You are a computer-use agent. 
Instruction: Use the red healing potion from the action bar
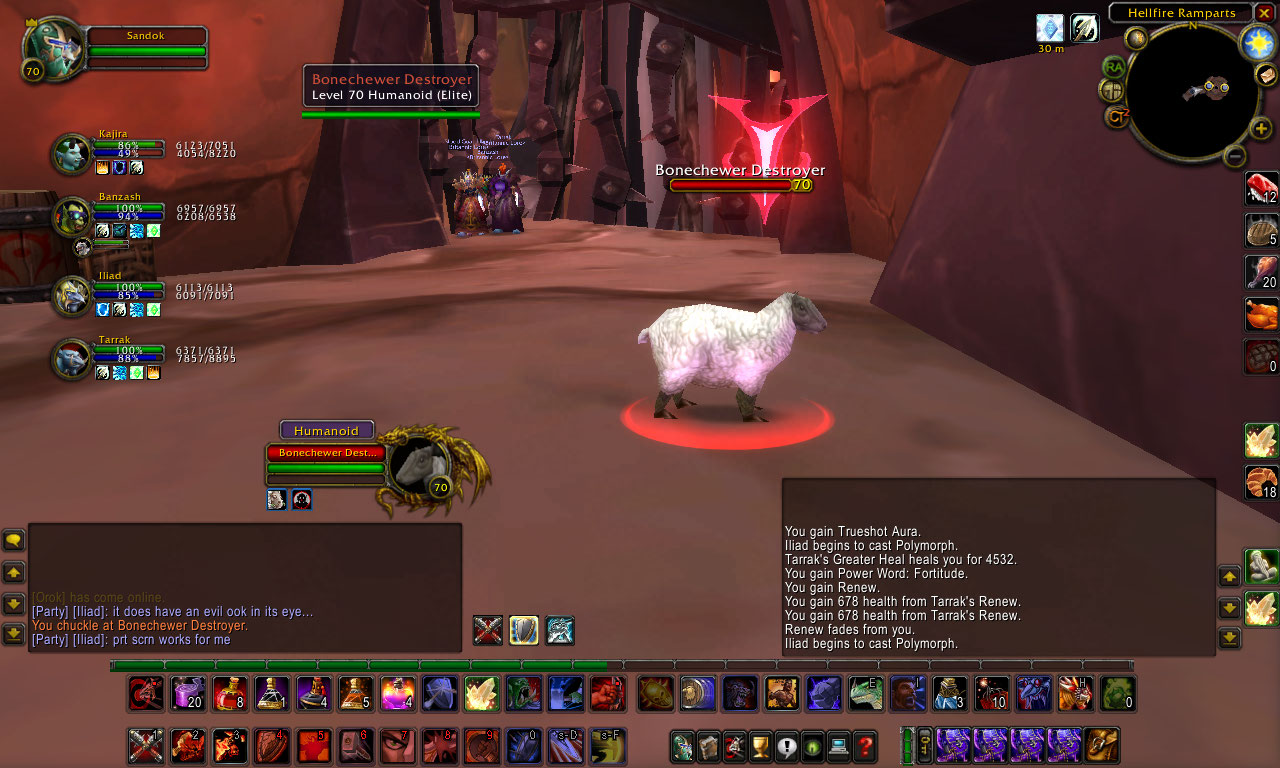pyautogui.click(x=230, y=692)
